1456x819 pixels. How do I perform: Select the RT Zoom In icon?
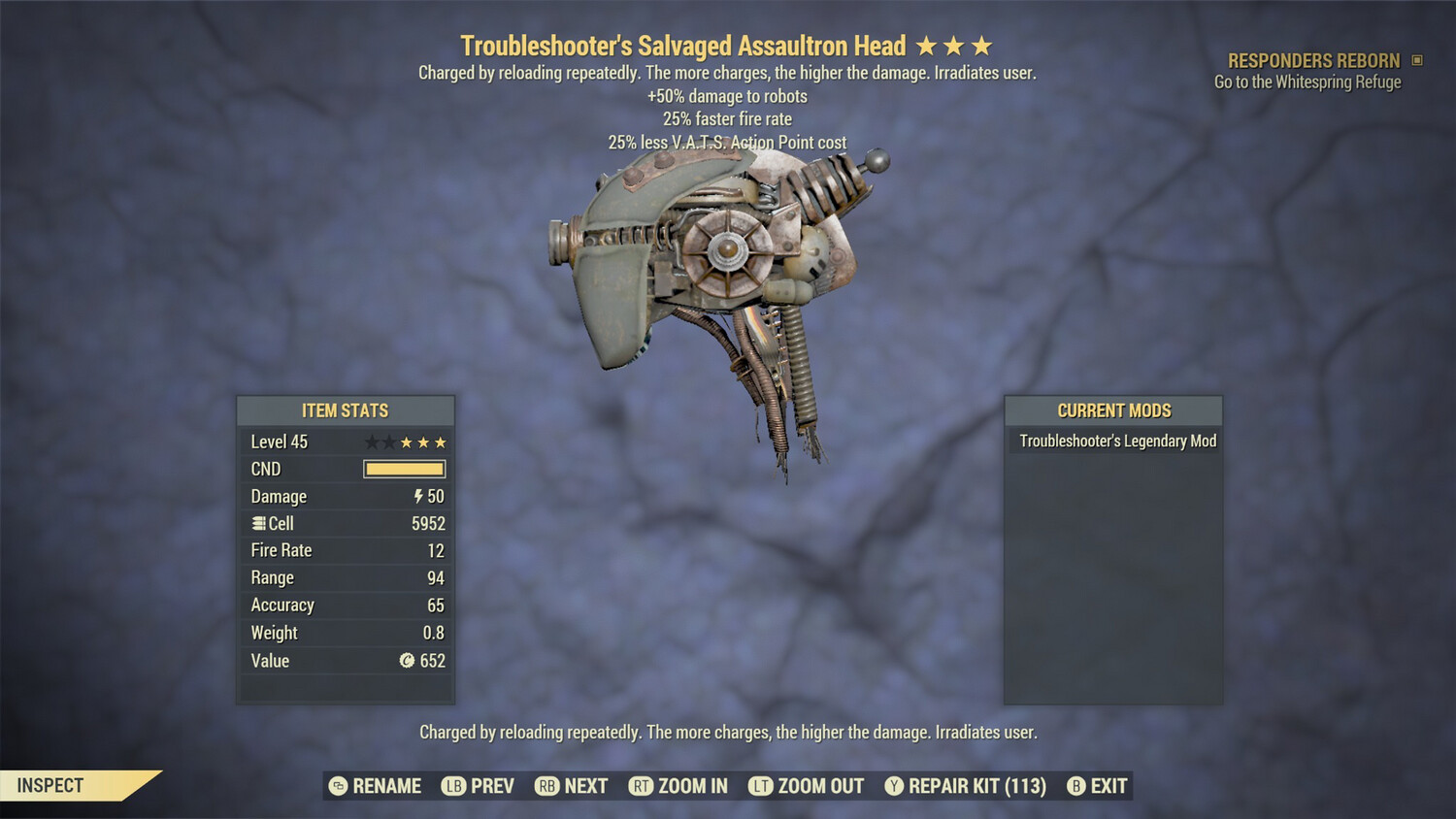(642, 786)
